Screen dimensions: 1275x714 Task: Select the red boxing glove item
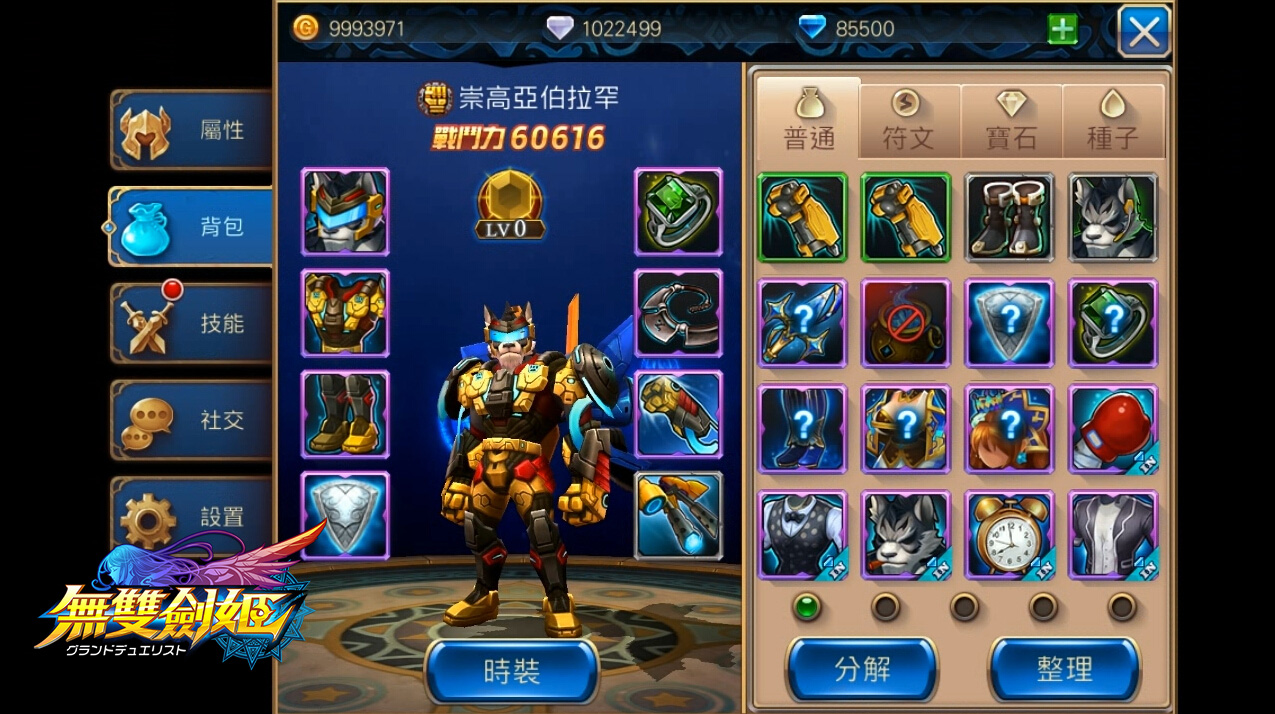point(1113,428)
